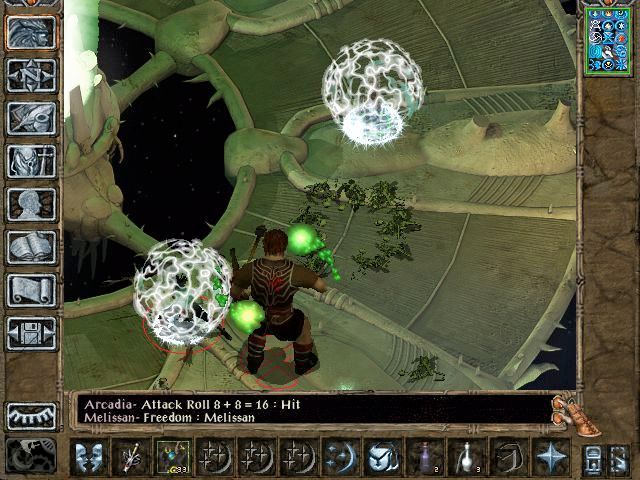Open the priest scroll screen
Viewport: 640px width, 480px height.
point(31,290)
